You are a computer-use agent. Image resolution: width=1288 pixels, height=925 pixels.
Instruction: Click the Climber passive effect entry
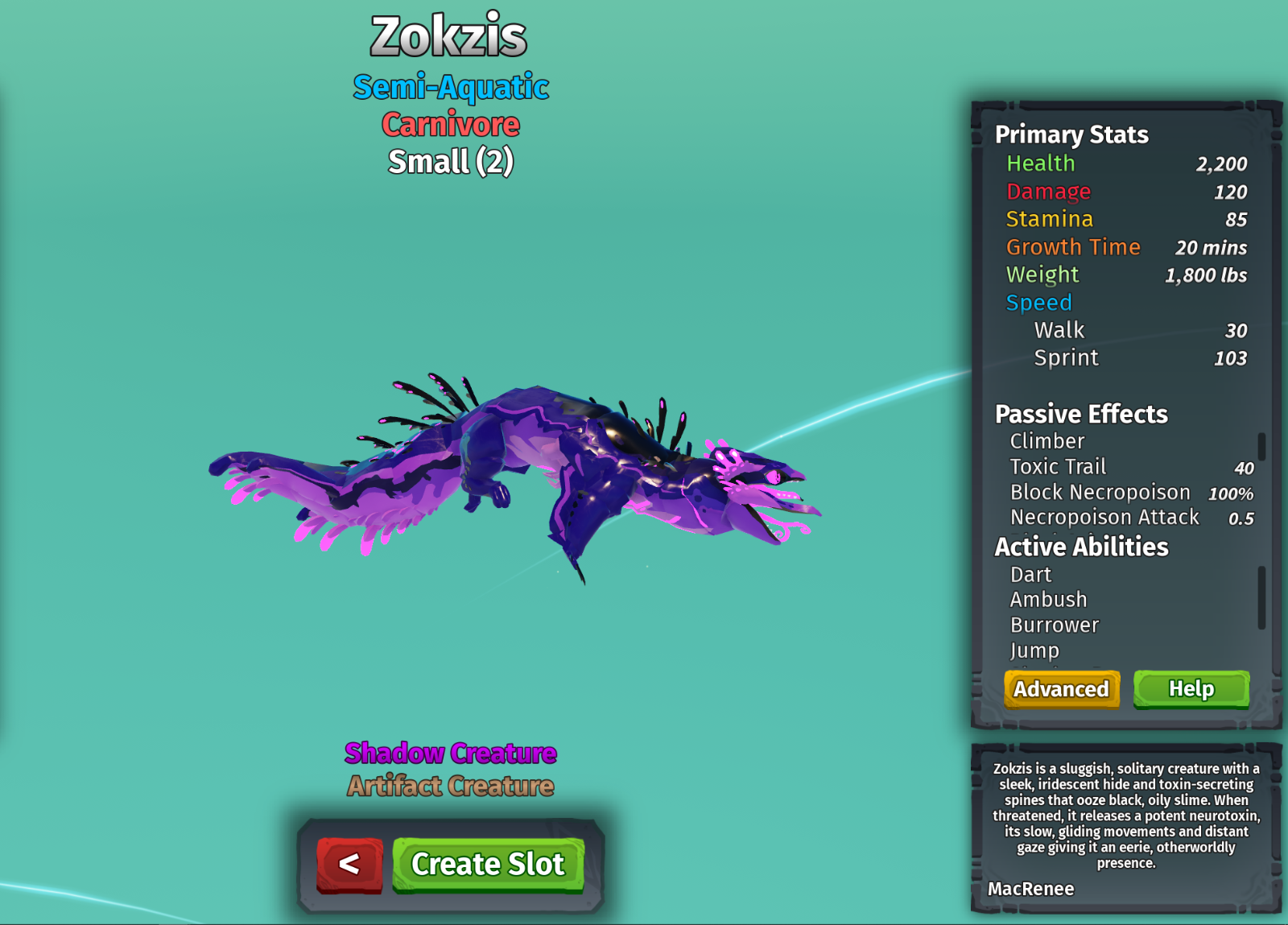pos(1047,441)
